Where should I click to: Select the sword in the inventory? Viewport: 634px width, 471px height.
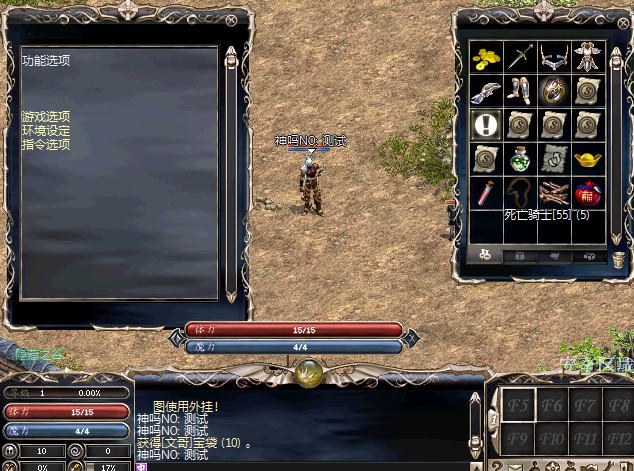pyautogui.click(x=520, y=57)
